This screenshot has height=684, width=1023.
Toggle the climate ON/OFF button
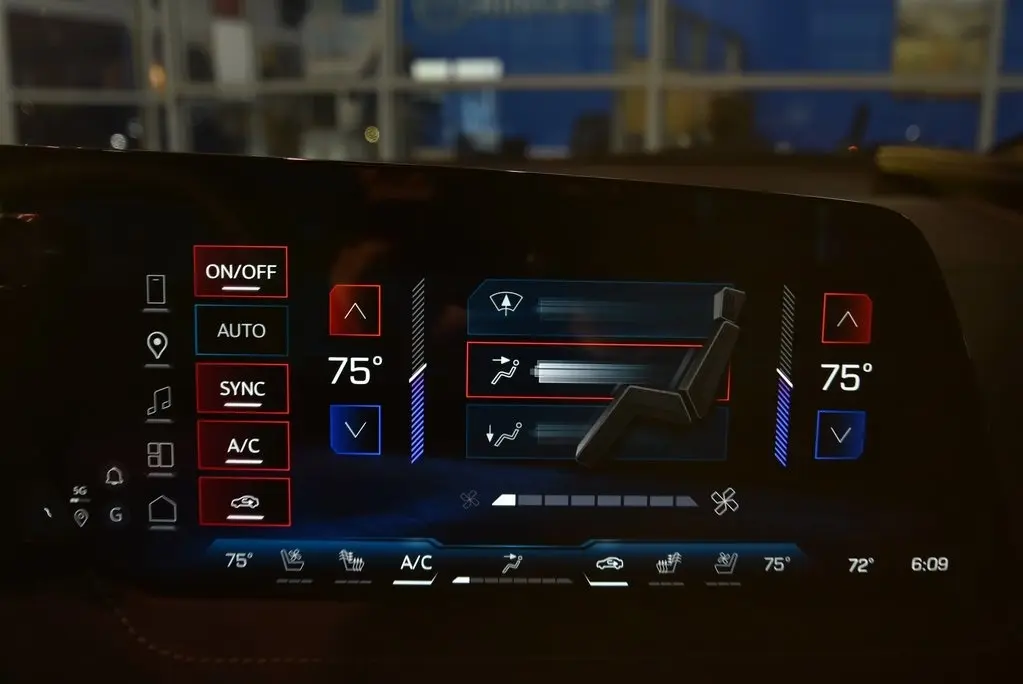[240, 272]
